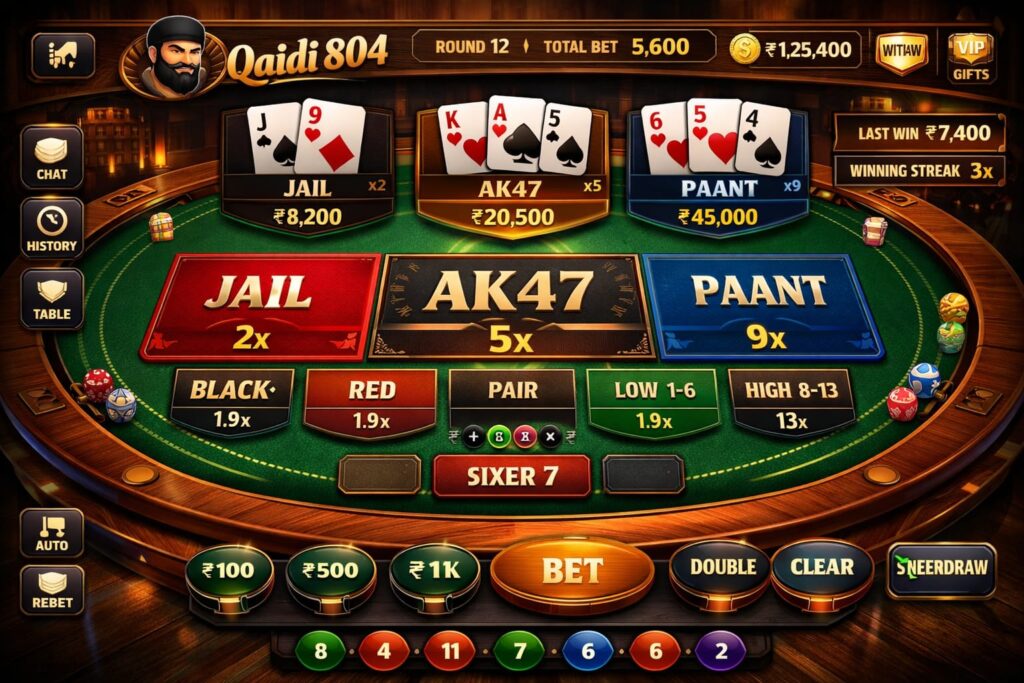Open the Chat panel

pyautogui.click(x=51, y=158)
